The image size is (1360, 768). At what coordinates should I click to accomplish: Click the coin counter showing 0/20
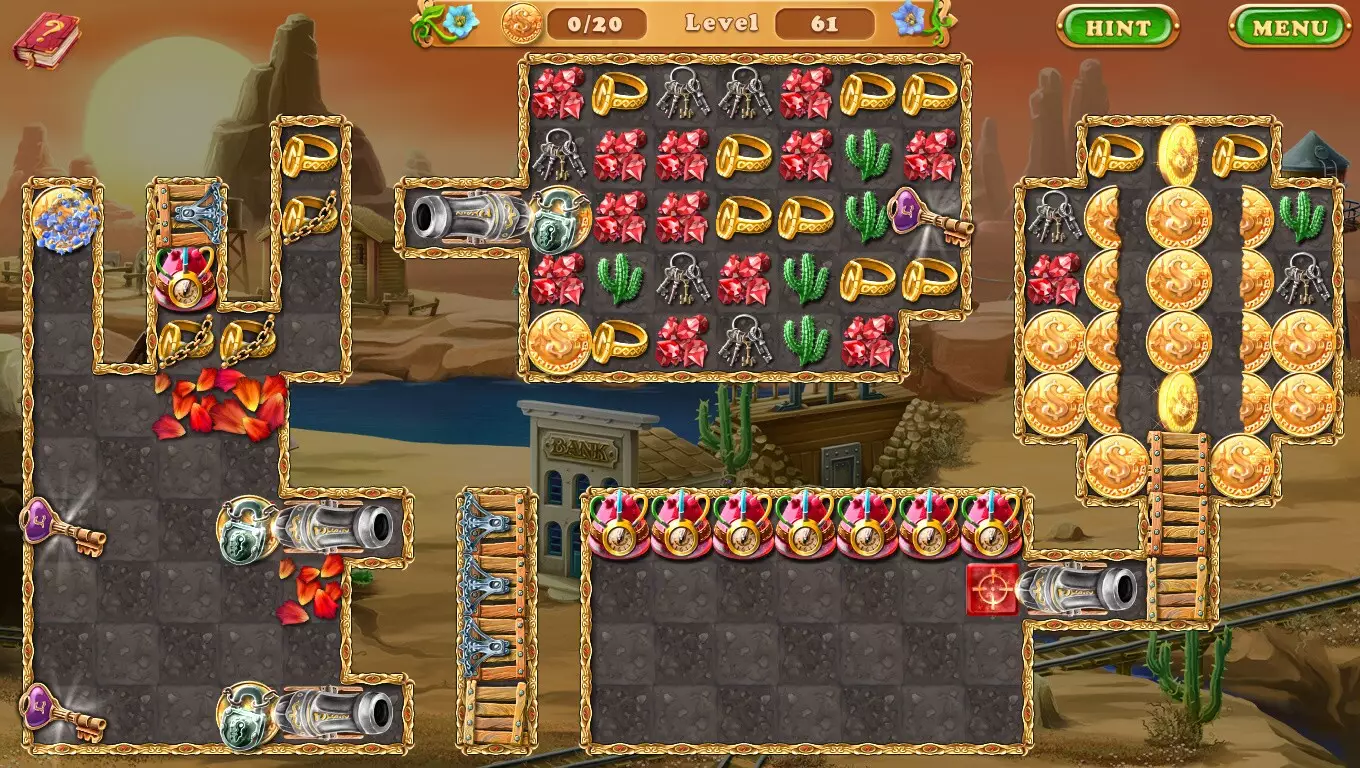pos(596,24)
